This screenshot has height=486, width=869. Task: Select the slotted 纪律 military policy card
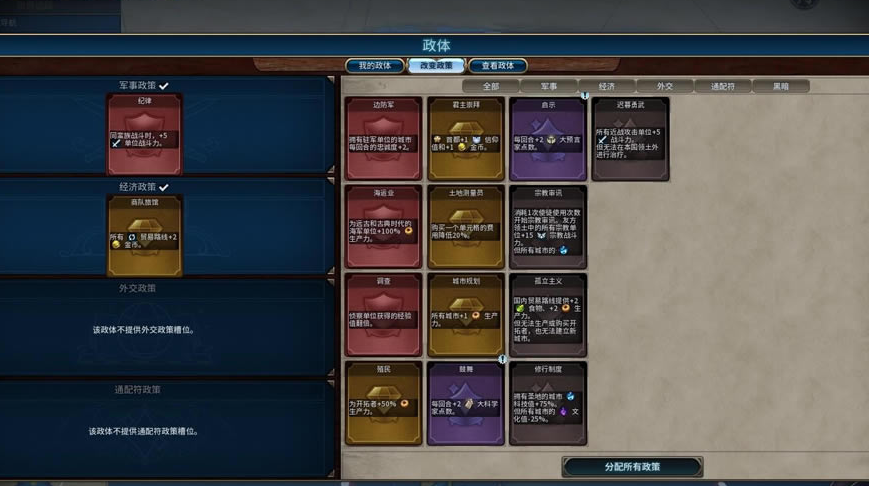click(145, 134)
